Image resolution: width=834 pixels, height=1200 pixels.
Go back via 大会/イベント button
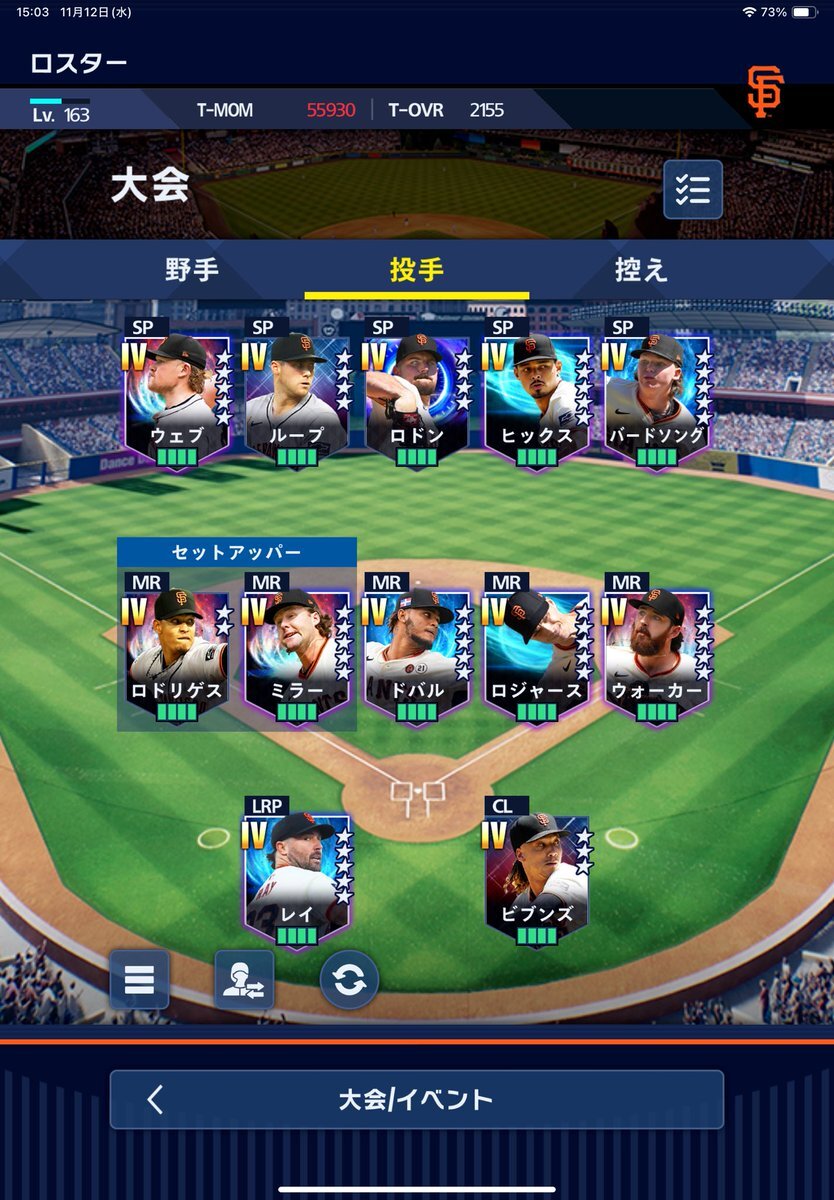[x=416, y=1100]
